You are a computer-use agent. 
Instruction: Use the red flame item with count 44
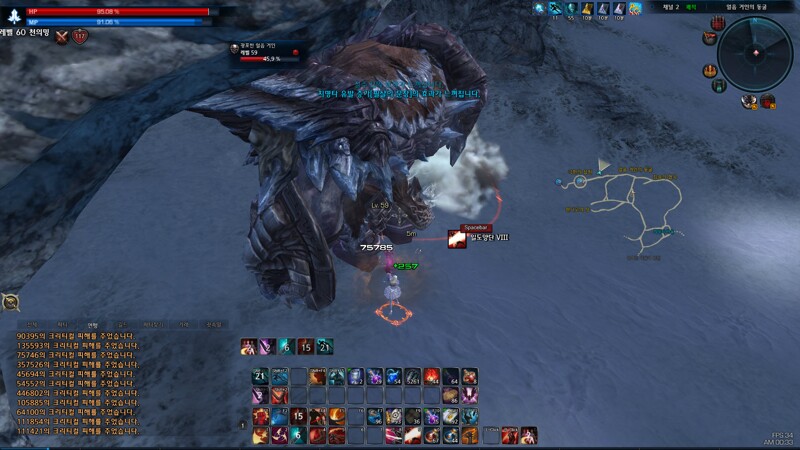pyautogui.click(x=433, y=376)
